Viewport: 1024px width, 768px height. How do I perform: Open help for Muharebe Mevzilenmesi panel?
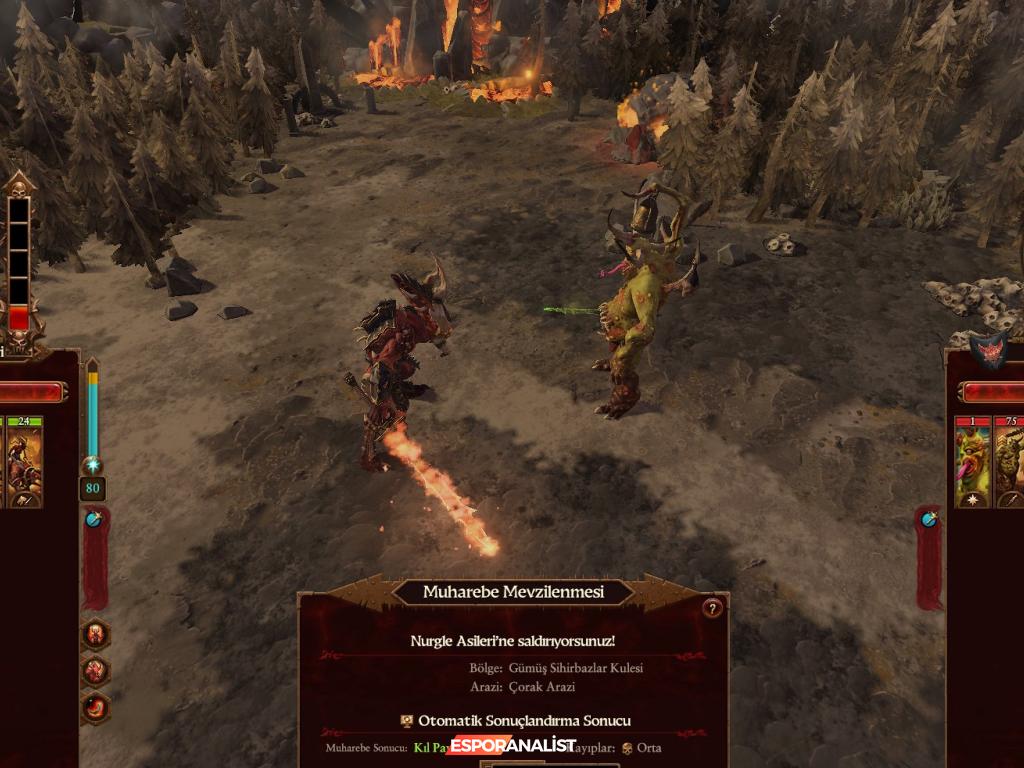(712, 608)
